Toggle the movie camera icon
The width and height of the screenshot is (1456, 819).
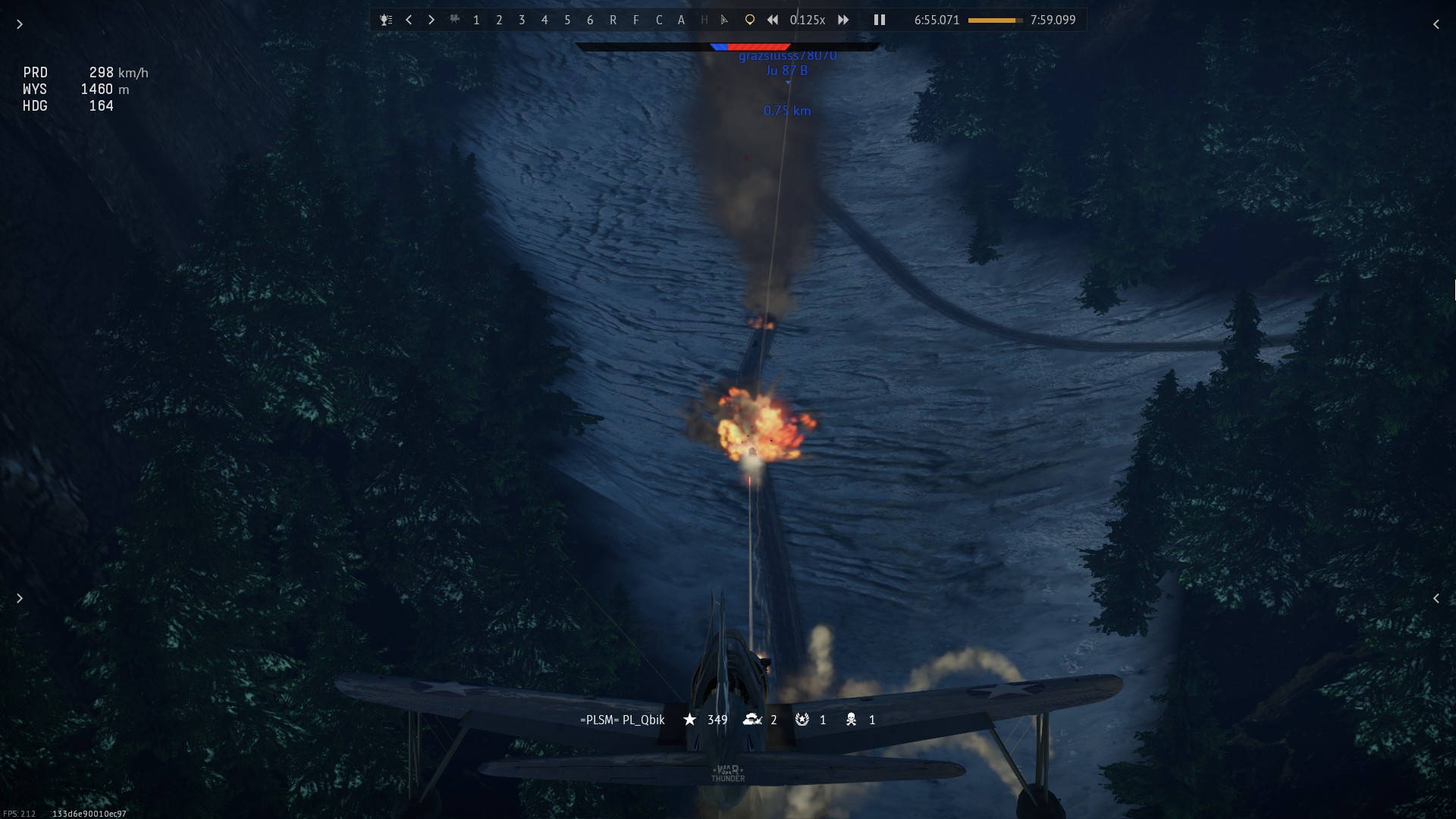(x=454, y=20)
